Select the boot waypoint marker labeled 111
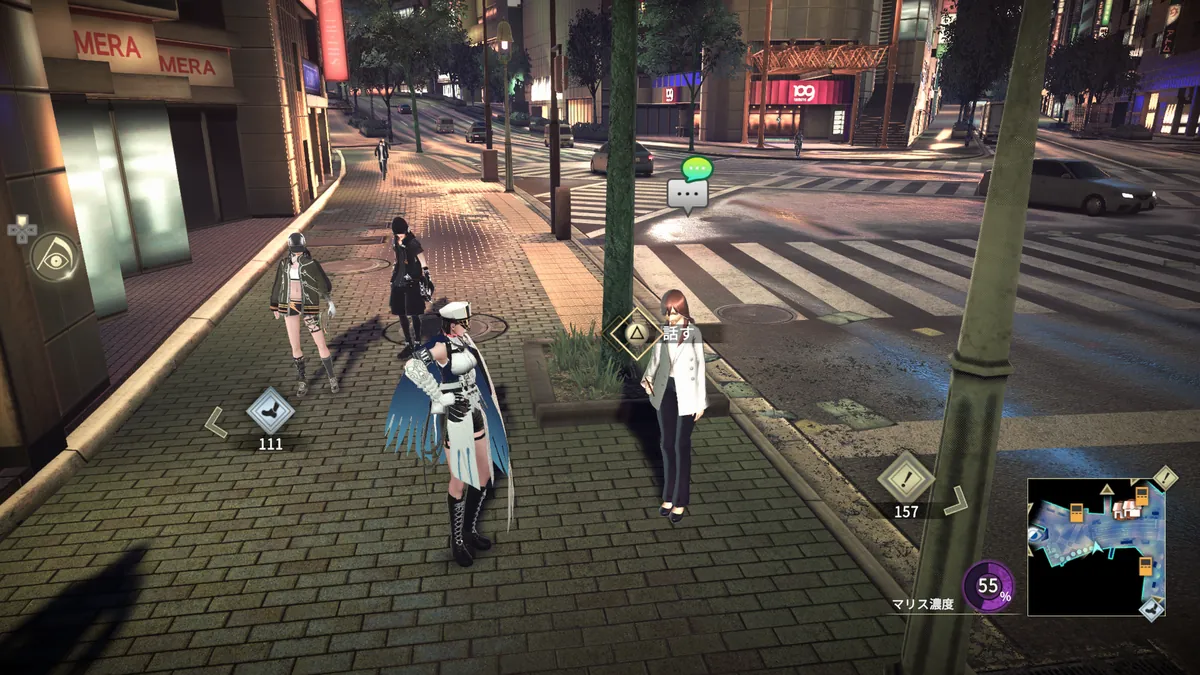This screenshot has width=1200, height=675. coord(270,411)
